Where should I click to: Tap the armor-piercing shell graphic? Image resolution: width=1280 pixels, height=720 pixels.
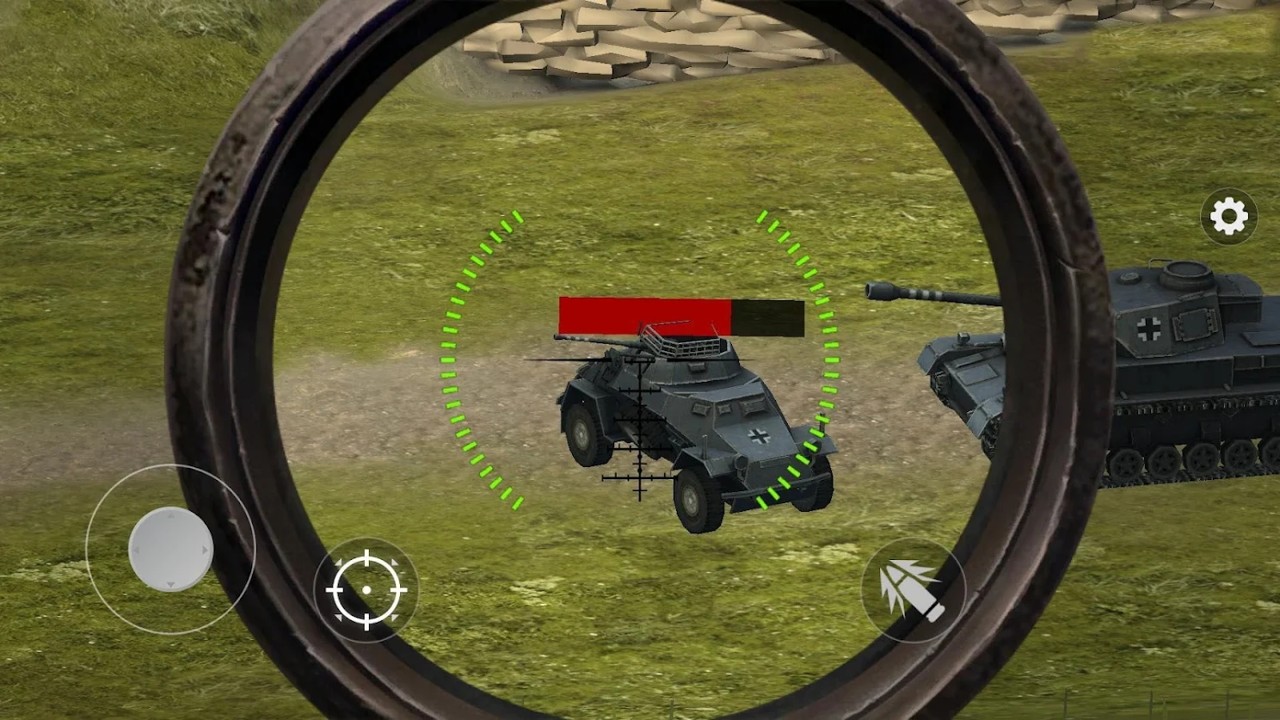(916, 589)
